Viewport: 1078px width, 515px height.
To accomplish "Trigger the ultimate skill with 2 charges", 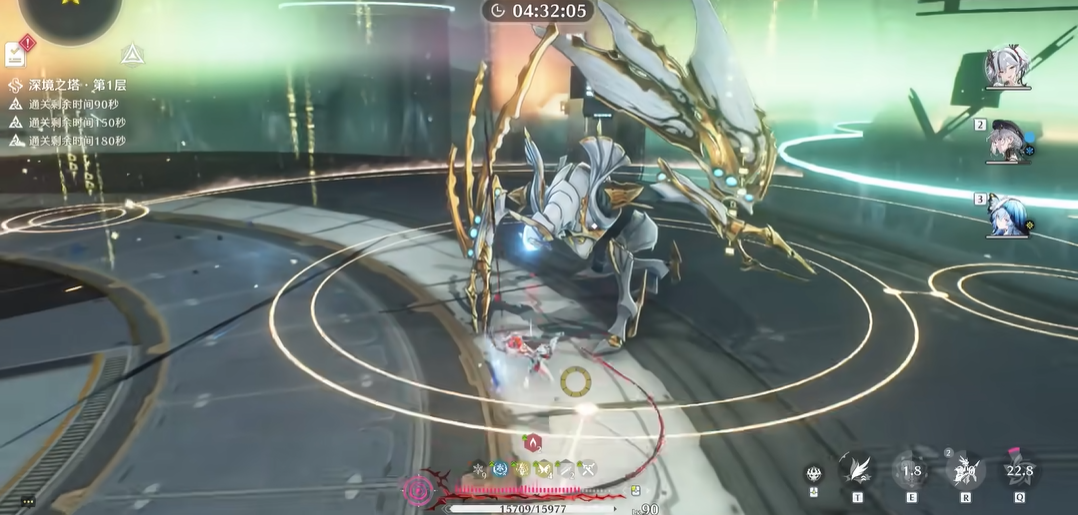I will 965,471.
